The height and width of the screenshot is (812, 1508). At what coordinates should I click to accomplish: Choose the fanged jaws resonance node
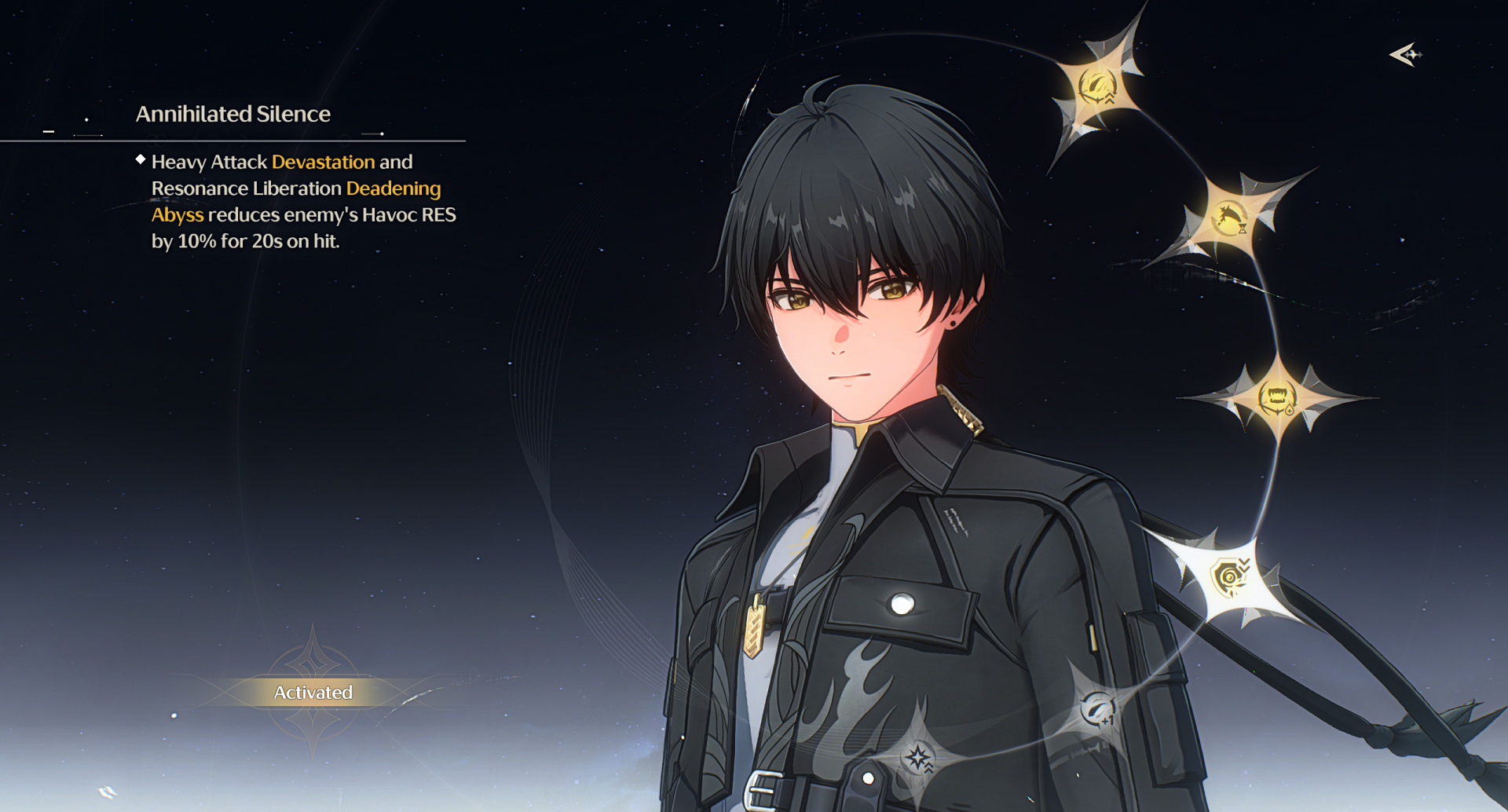1277,397
